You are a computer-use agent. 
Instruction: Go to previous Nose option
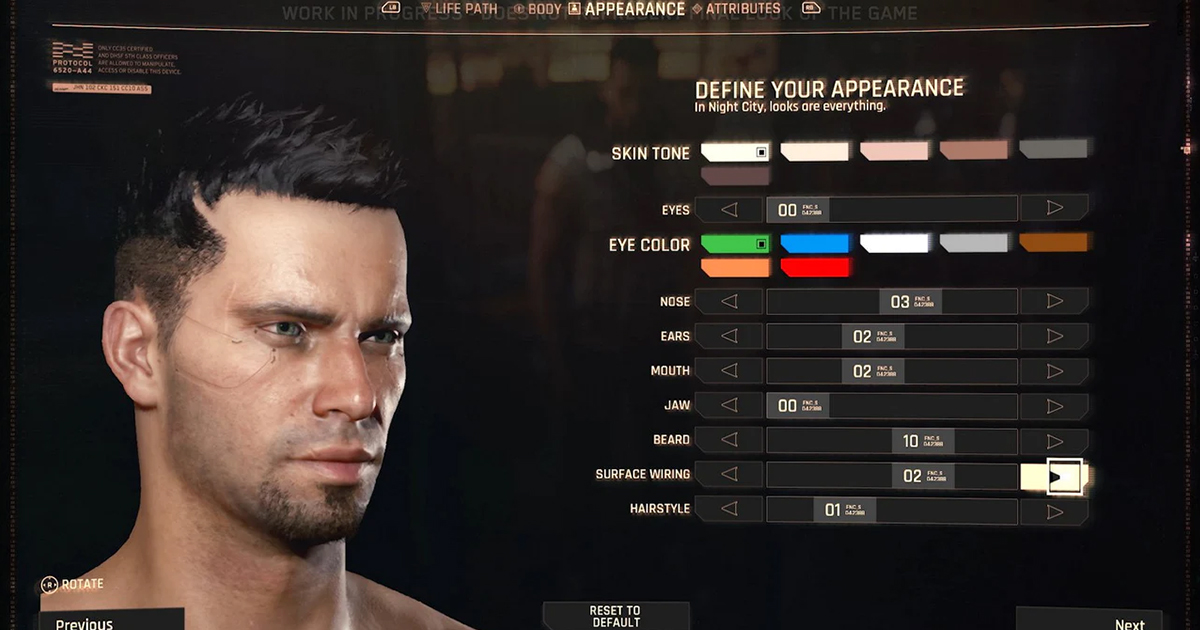[729, 301]
